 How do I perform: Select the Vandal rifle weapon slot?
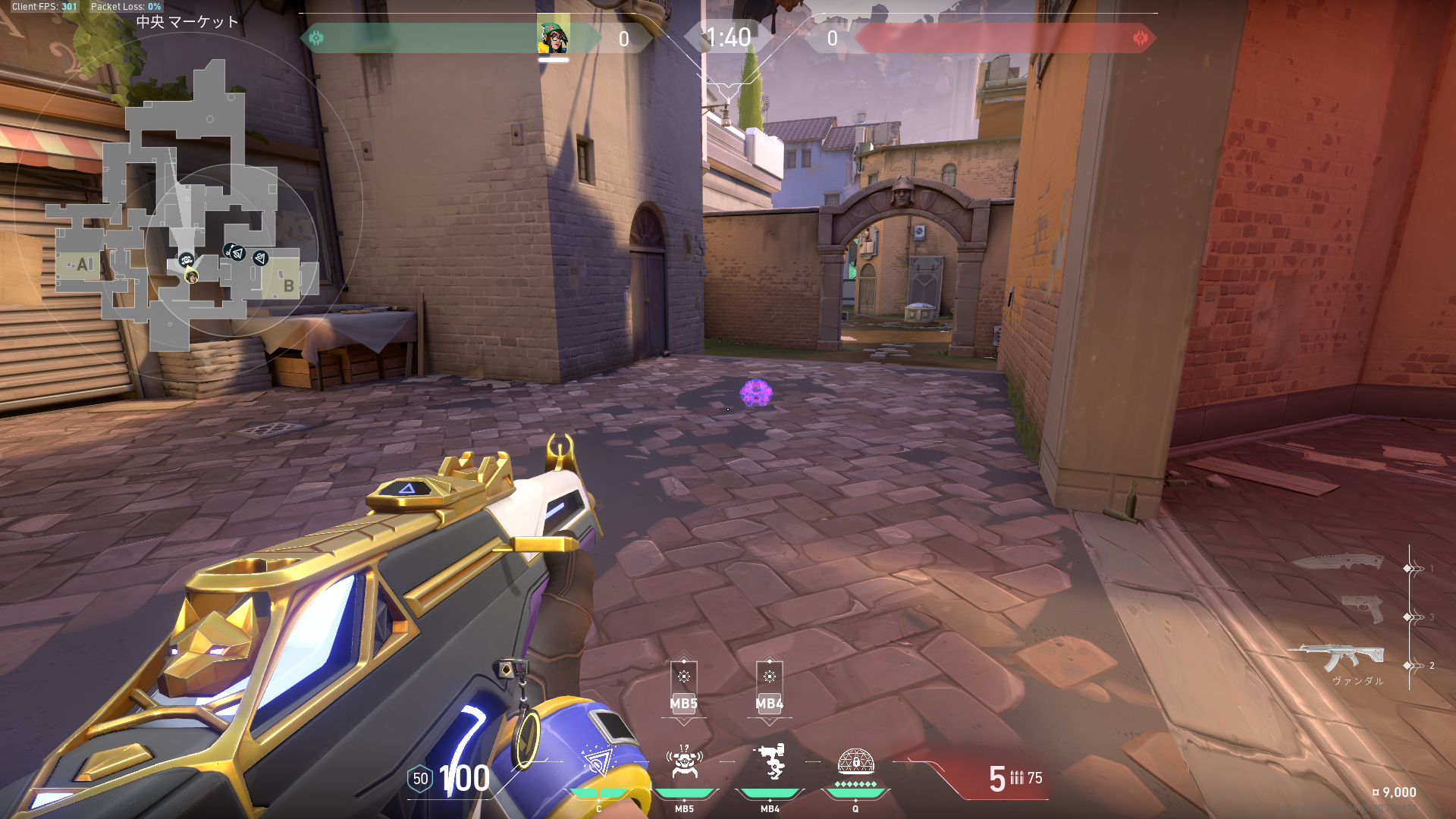(1336, 657)
